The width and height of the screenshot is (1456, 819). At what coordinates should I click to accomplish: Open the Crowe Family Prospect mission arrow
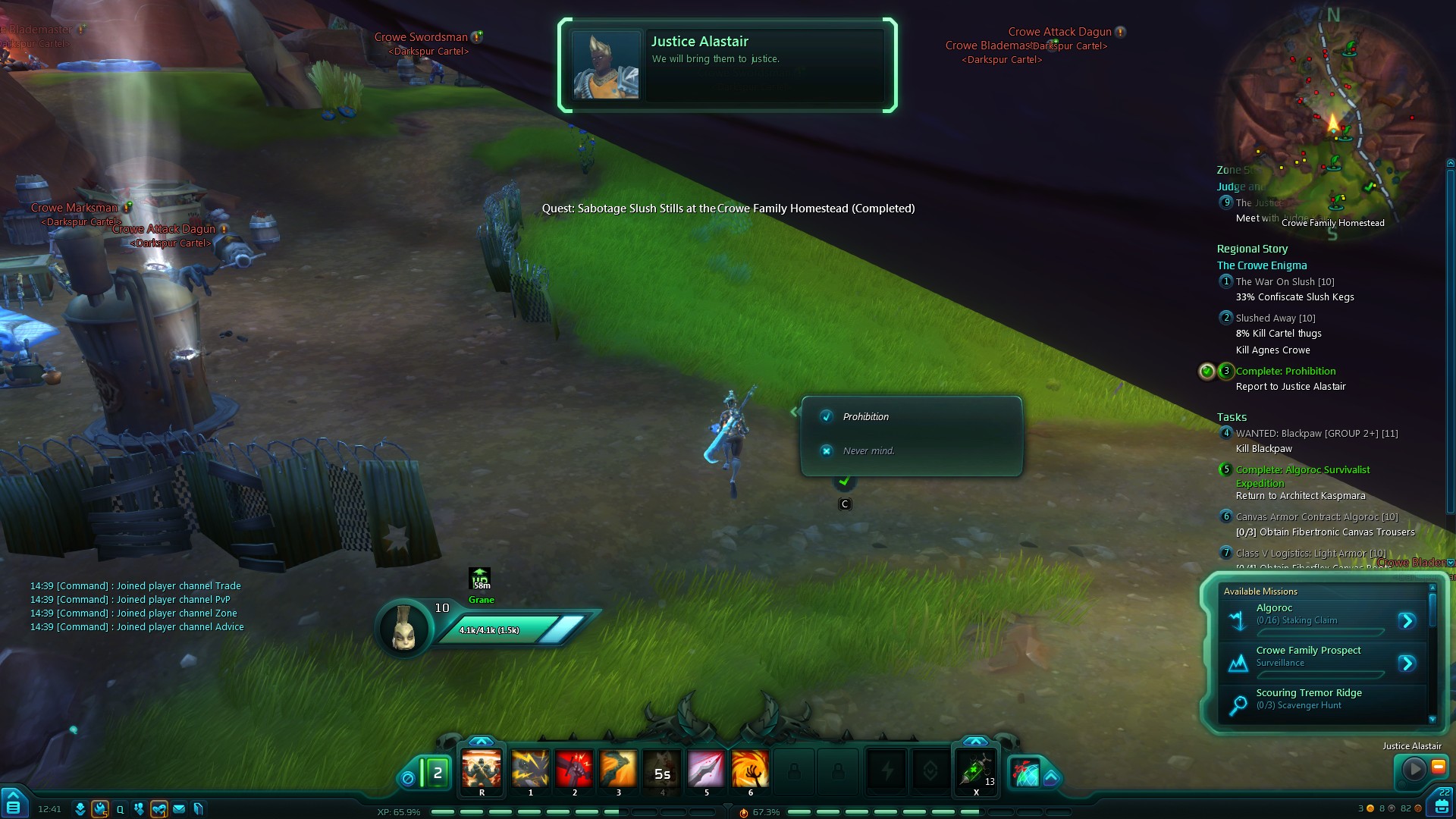click(1407, 664)
